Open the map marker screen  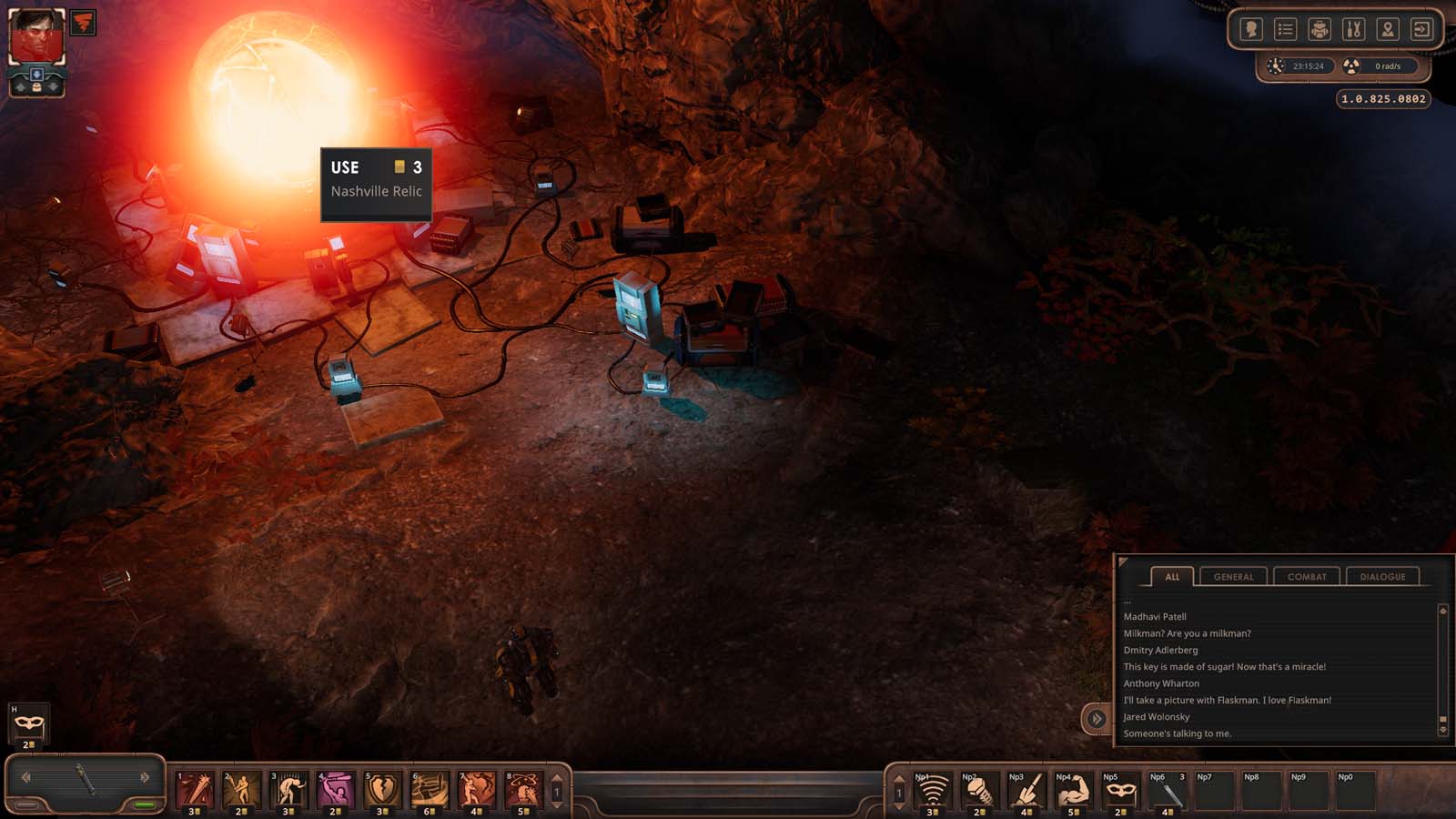(1387, 29)
